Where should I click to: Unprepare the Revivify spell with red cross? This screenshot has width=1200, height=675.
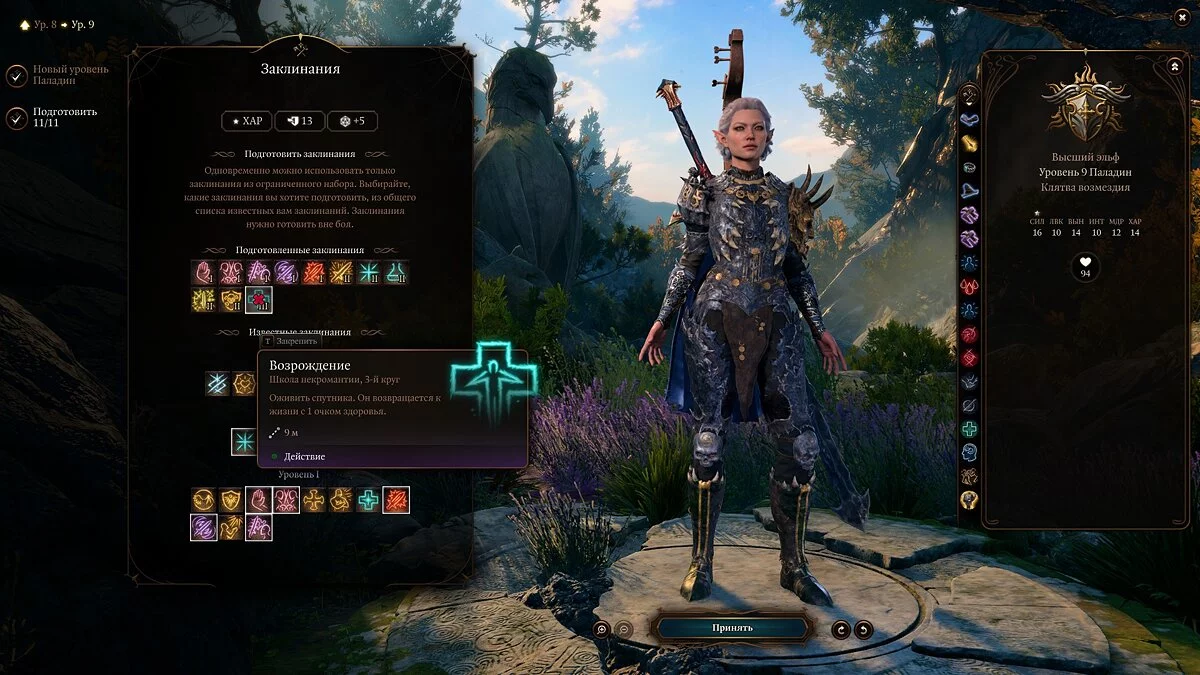point(258,299)
